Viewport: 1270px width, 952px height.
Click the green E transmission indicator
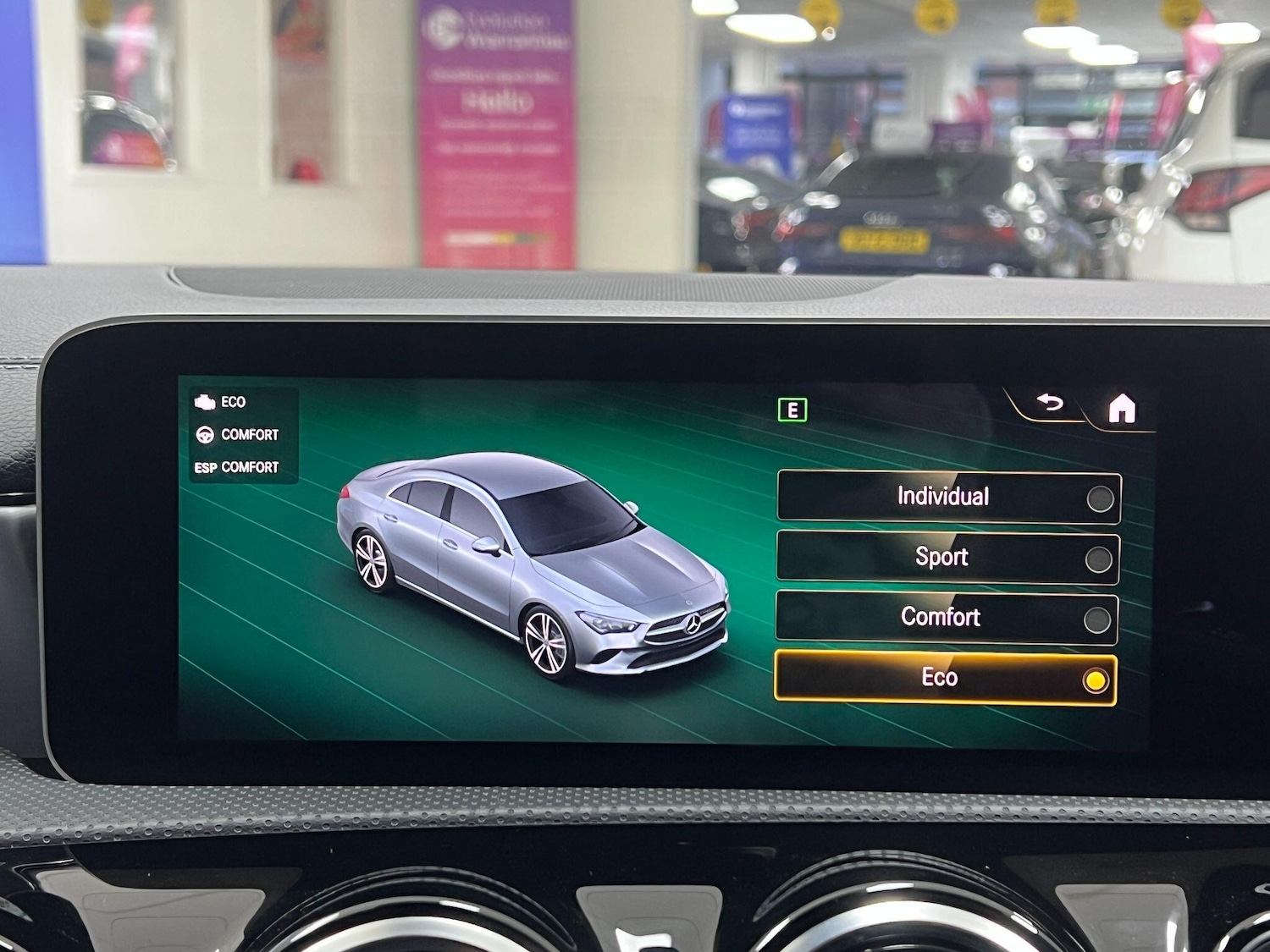(793, 410)
